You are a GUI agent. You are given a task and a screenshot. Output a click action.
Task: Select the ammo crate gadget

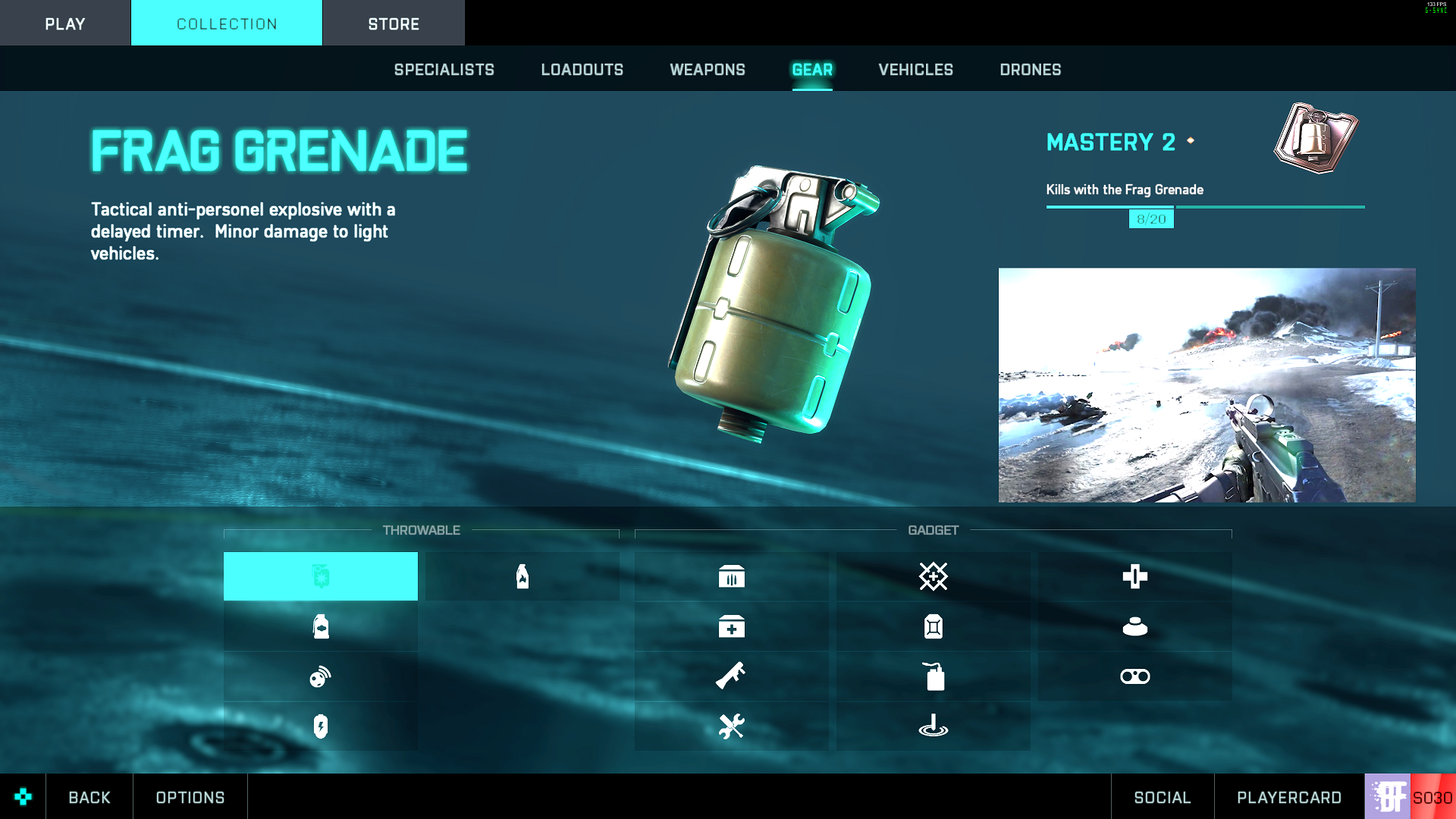click(x=731, y=576)
